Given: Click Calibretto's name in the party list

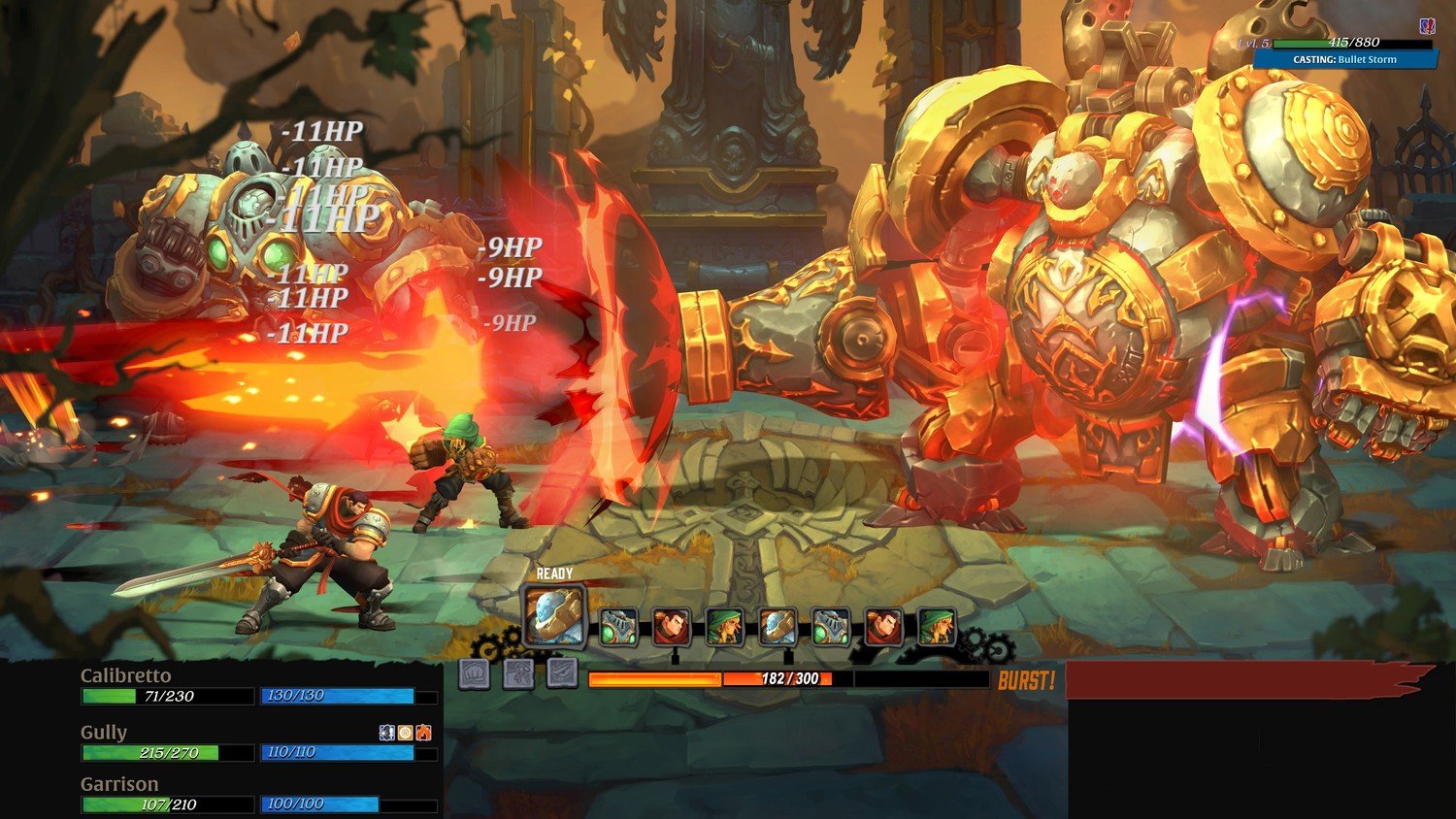Looking at the screenshot, I should click(x=127, y=673).
